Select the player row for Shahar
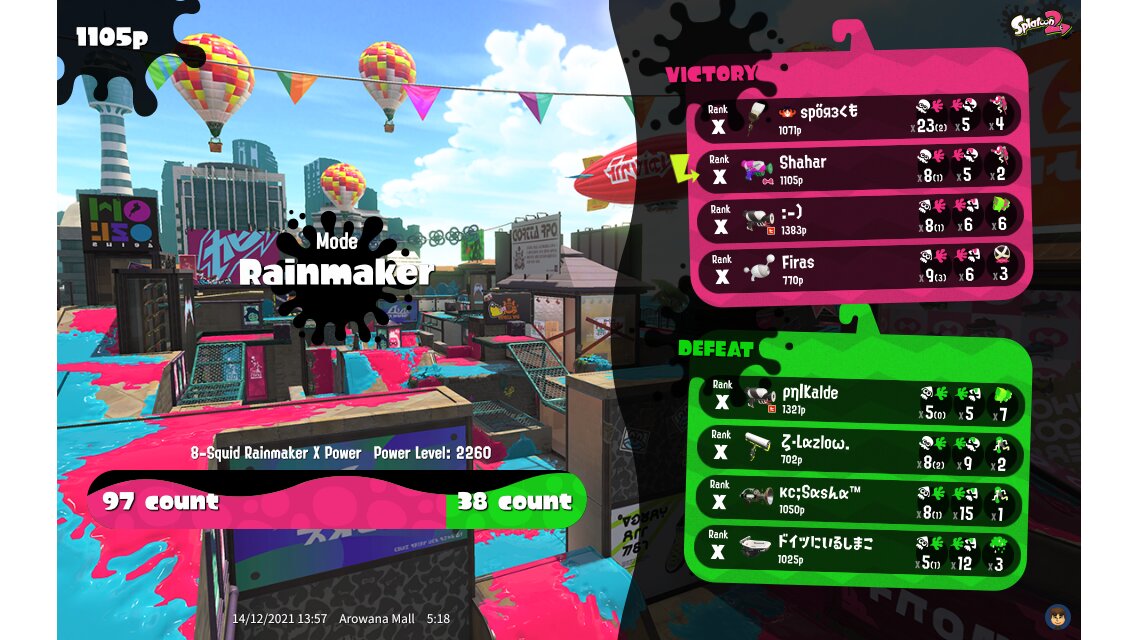1138x640 pixels. [860, 168]
